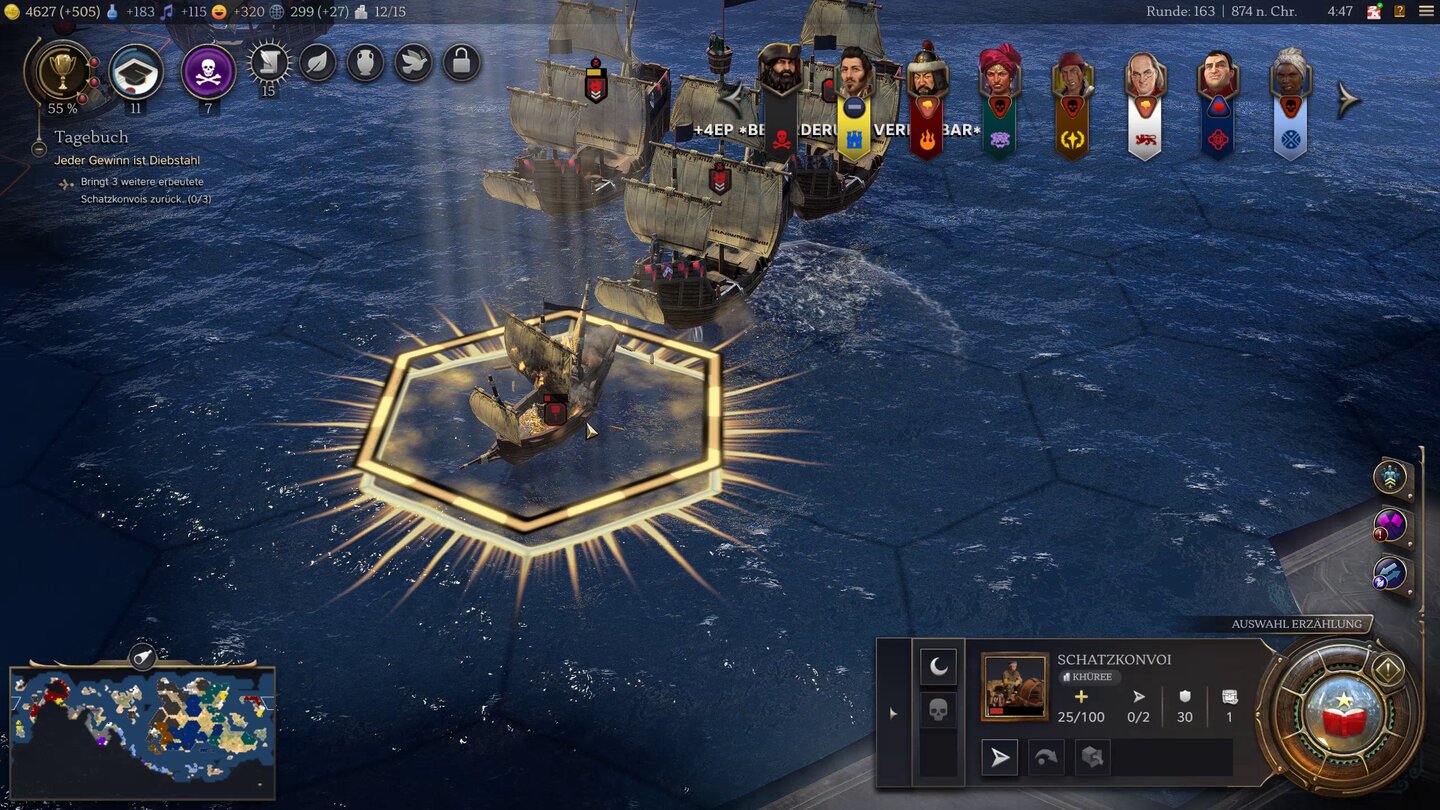Open the Civilopedia question mark book
1440x810 pixels.
(1399, 12)
